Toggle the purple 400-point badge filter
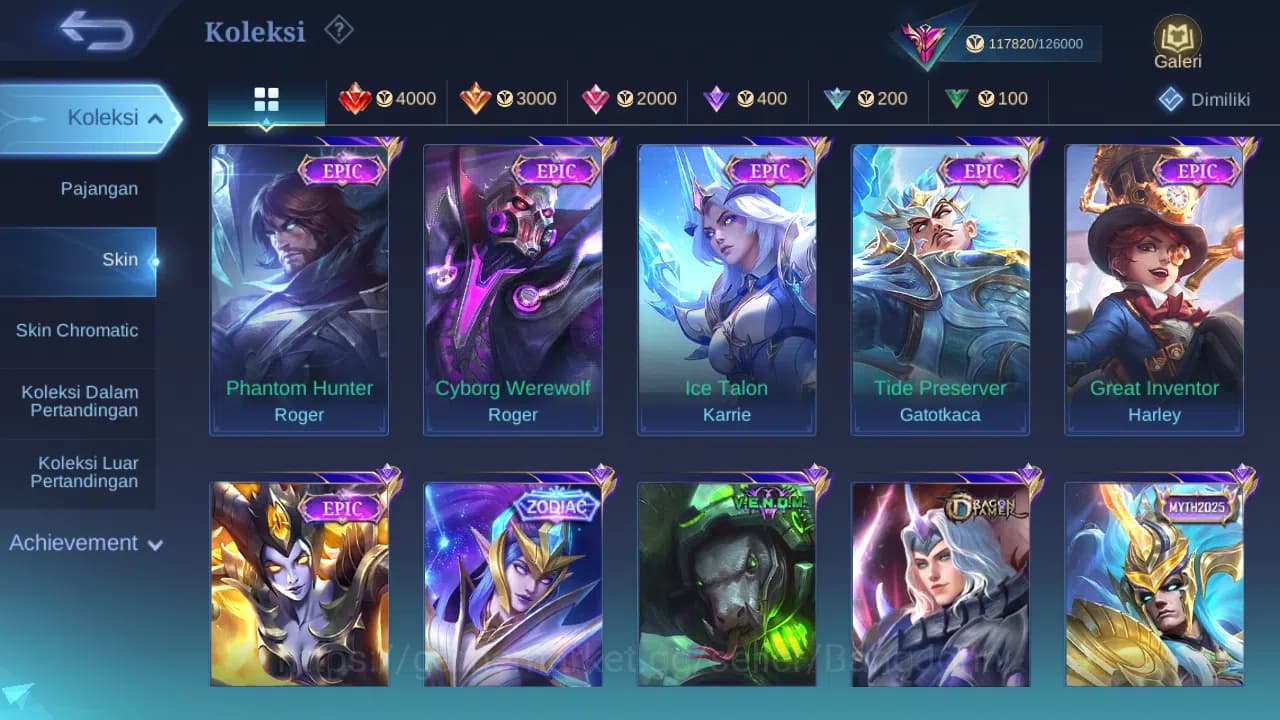The image size is (1280, 720). click(717, 100)
